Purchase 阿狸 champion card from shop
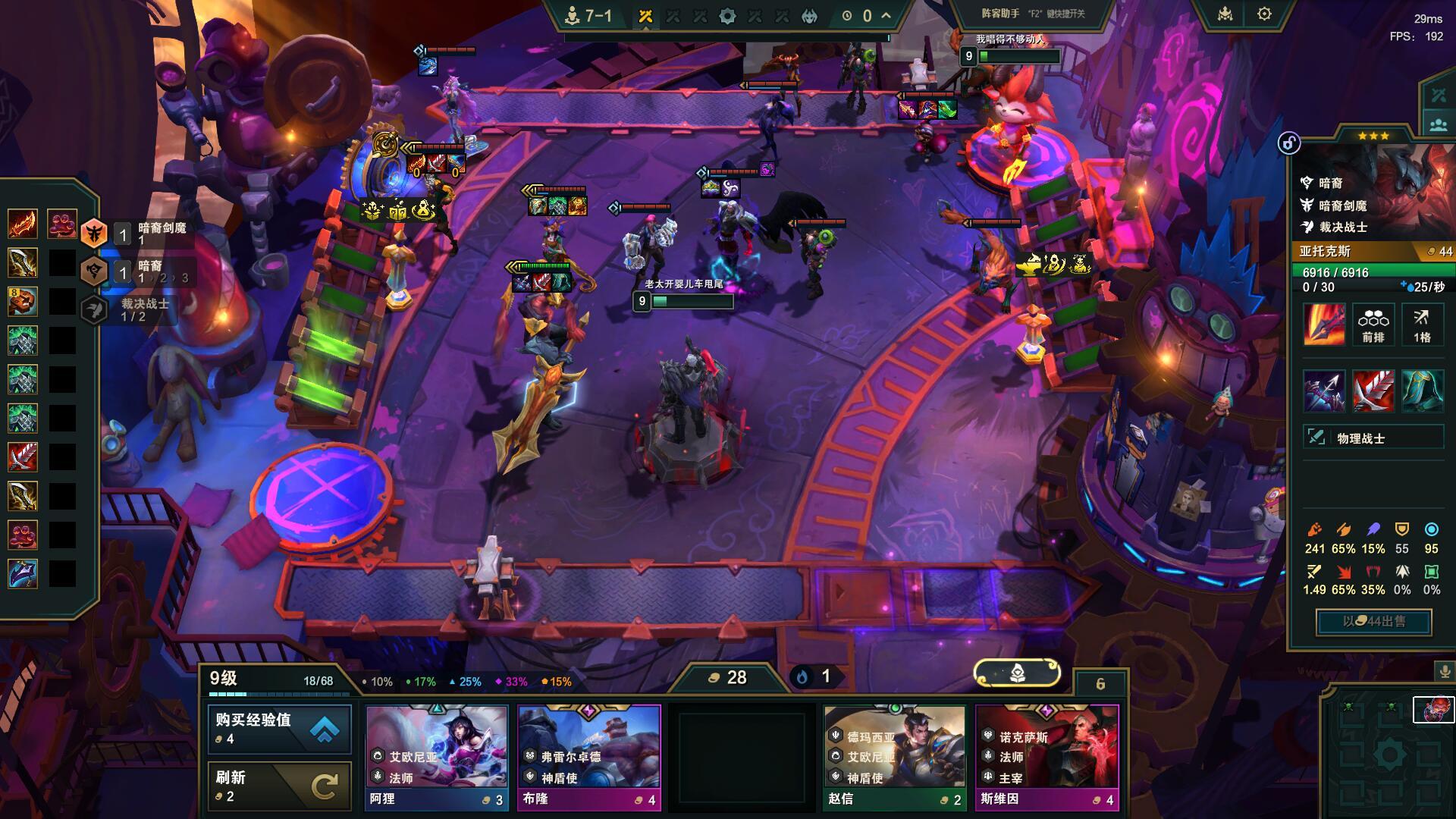This screenshot has width=1456, height=819. click(437, 757)
